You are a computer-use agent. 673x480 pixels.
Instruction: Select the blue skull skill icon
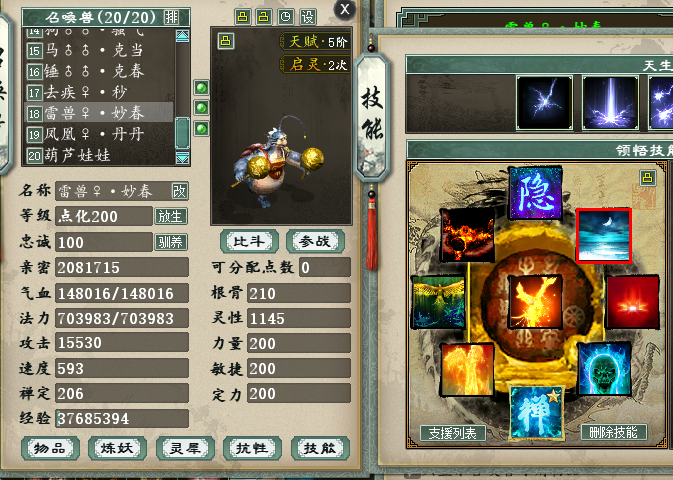[x=603, y=368]
